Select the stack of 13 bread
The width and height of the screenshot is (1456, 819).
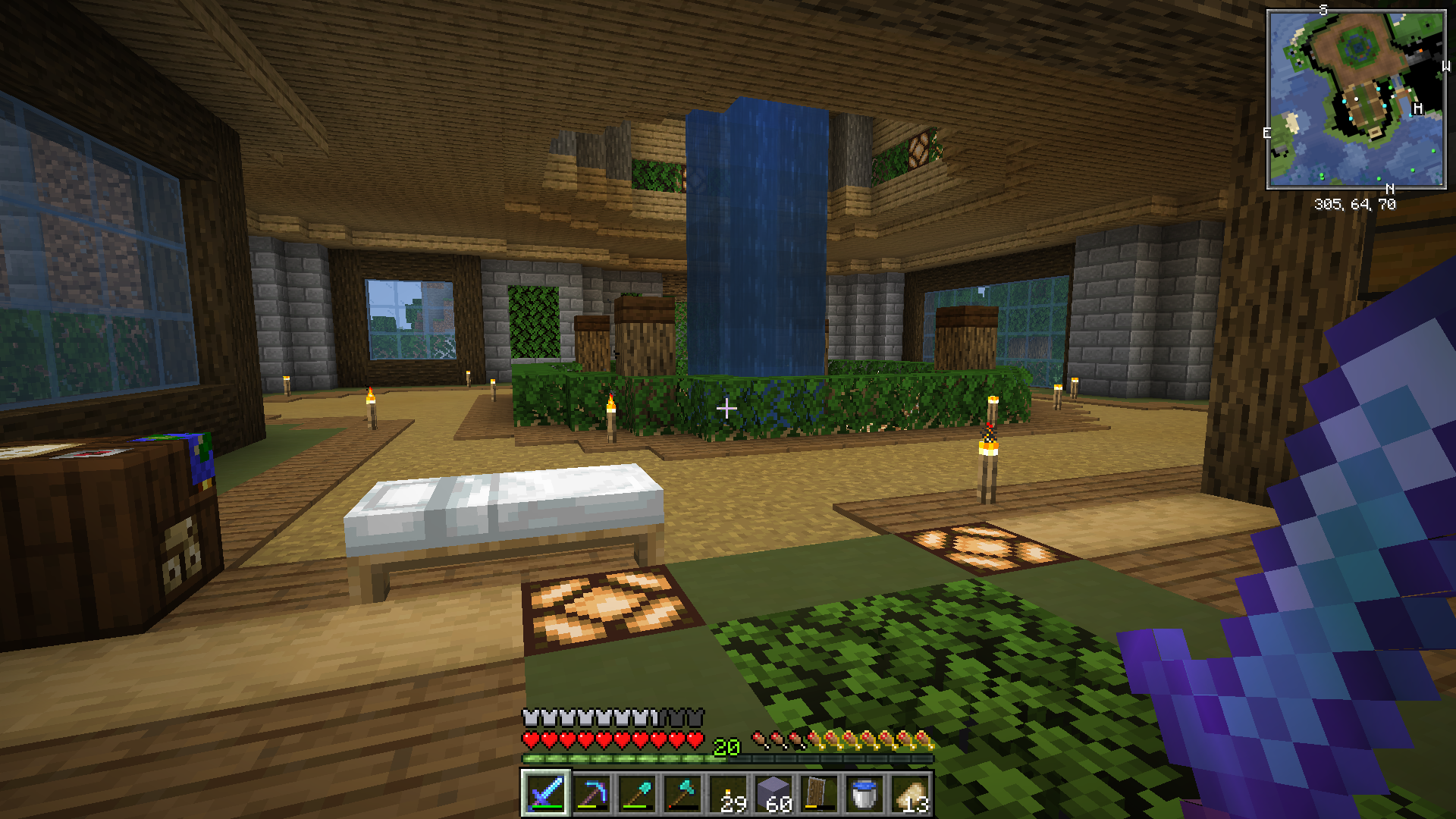pyautogui.click(x=911, y=793)
